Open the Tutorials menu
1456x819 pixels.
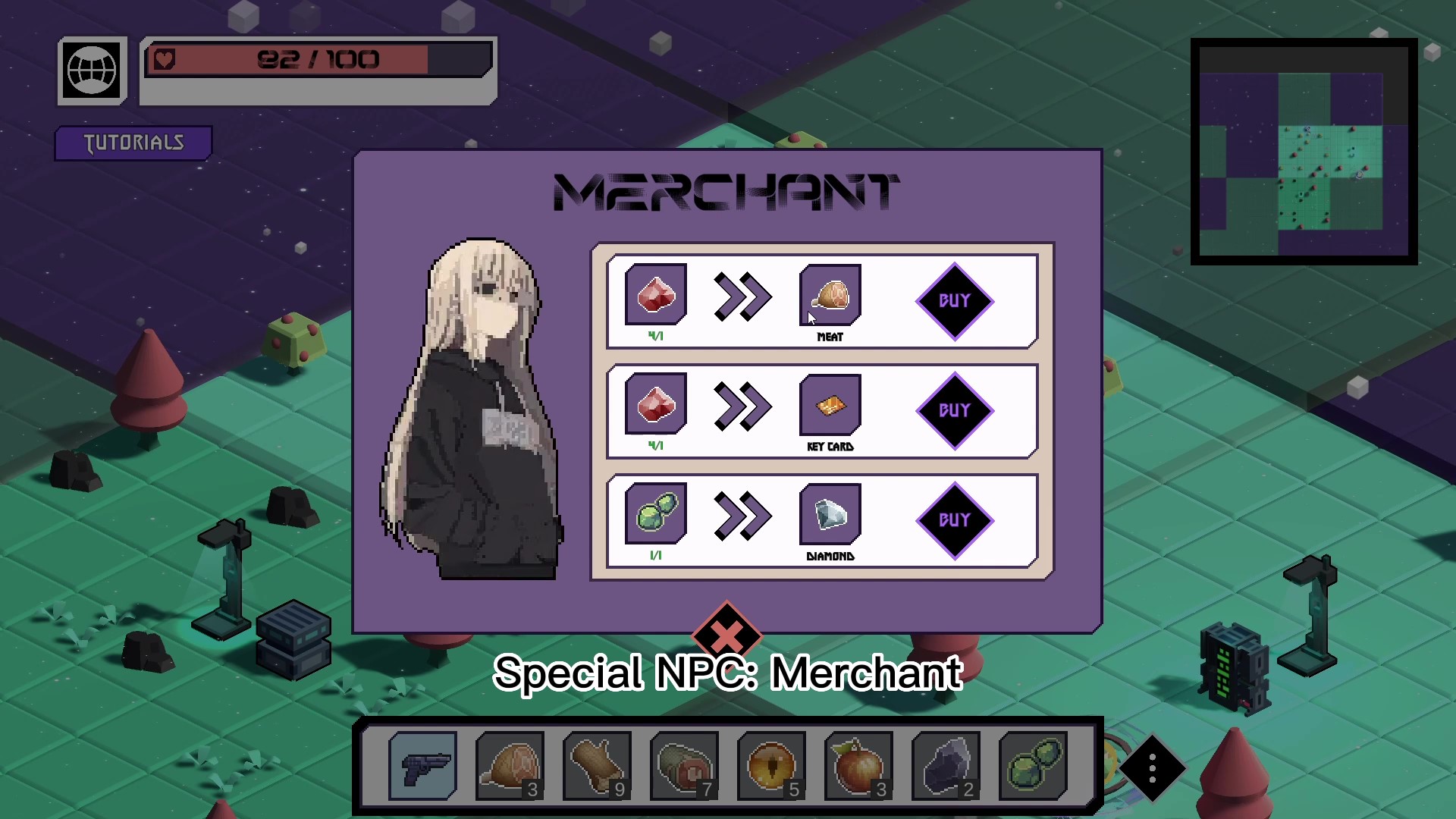[133, 143]
